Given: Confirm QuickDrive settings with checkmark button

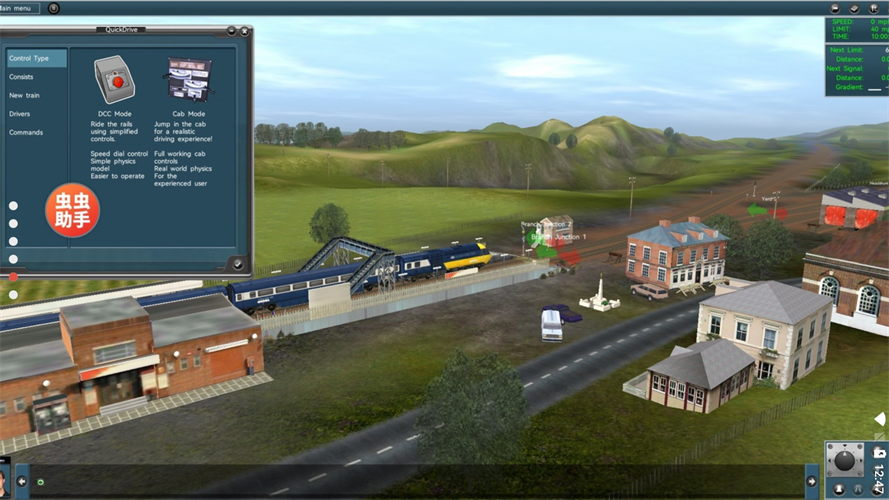Looking at the screenshot, I should click(237, 264).
